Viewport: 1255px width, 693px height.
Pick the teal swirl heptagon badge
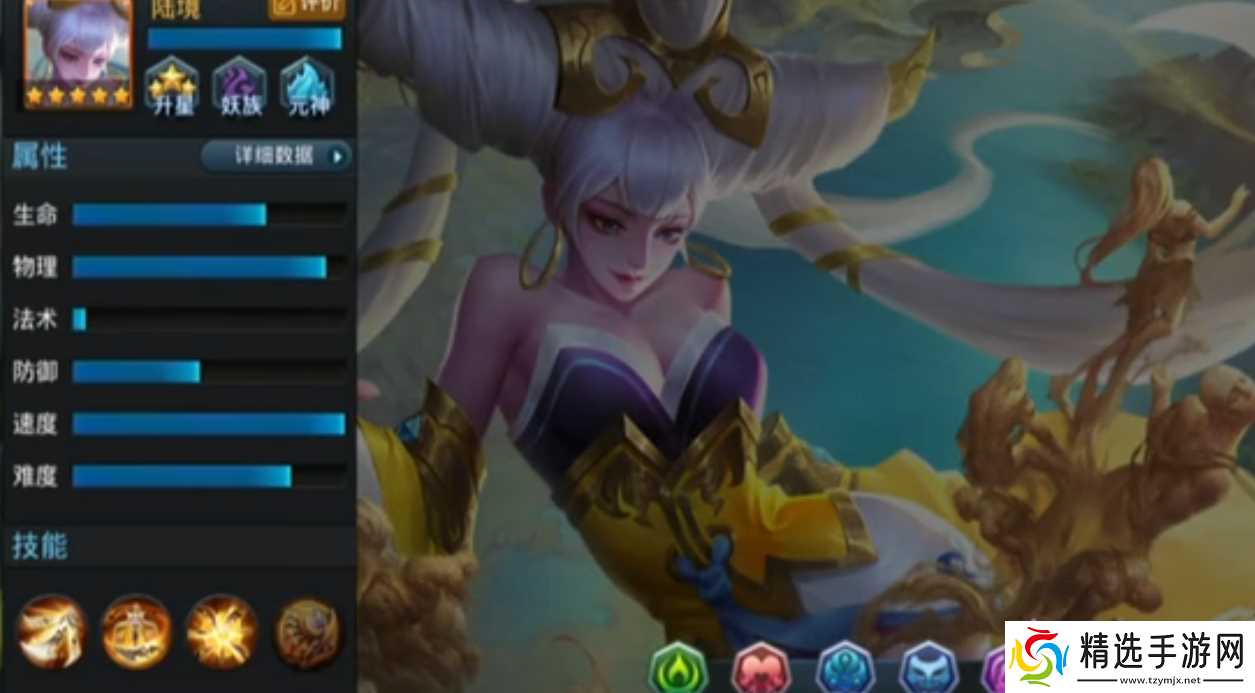pyautogui.click(x=845, y=668)
